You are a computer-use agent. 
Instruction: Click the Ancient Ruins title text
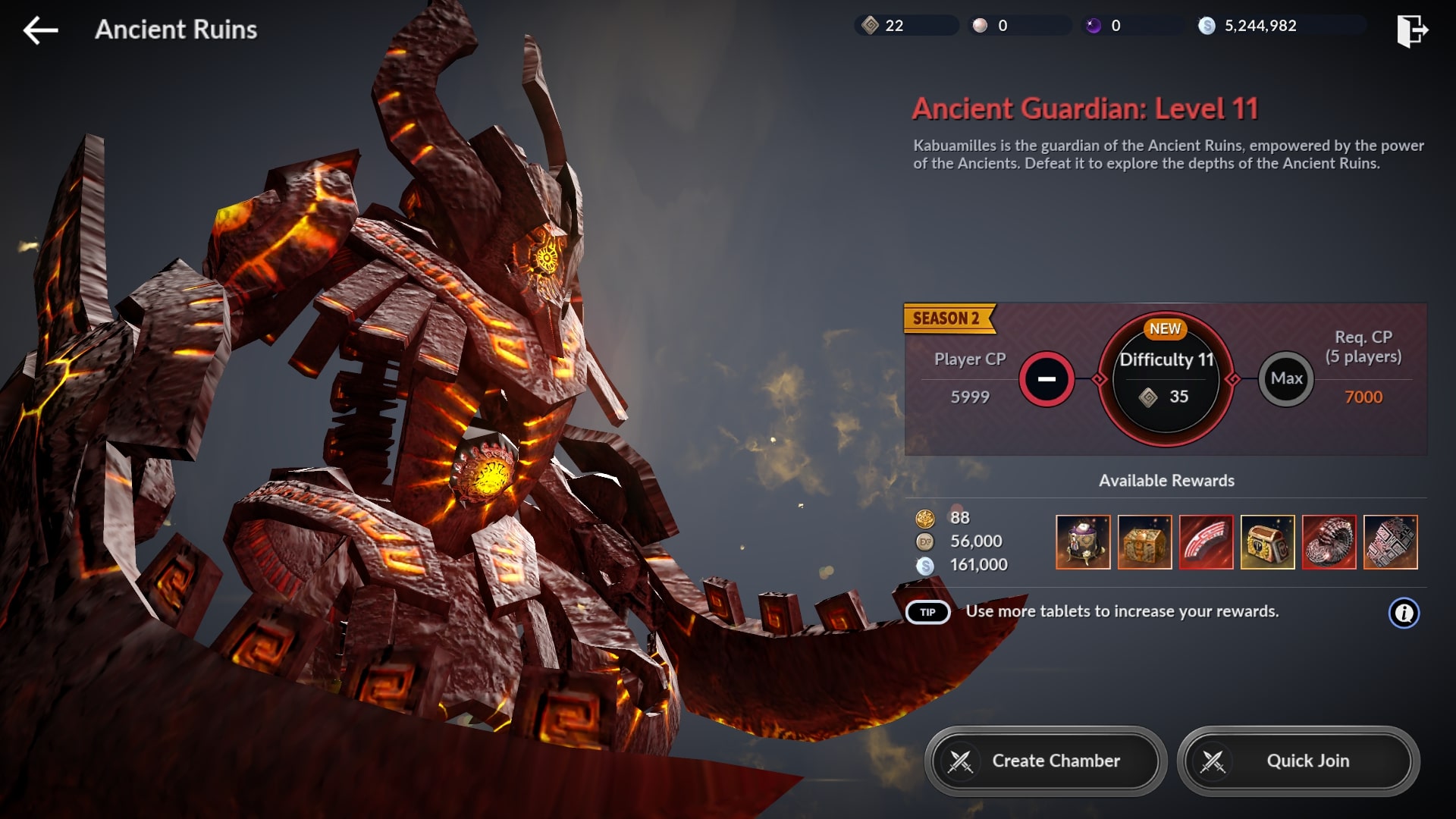tap(174, 30)
